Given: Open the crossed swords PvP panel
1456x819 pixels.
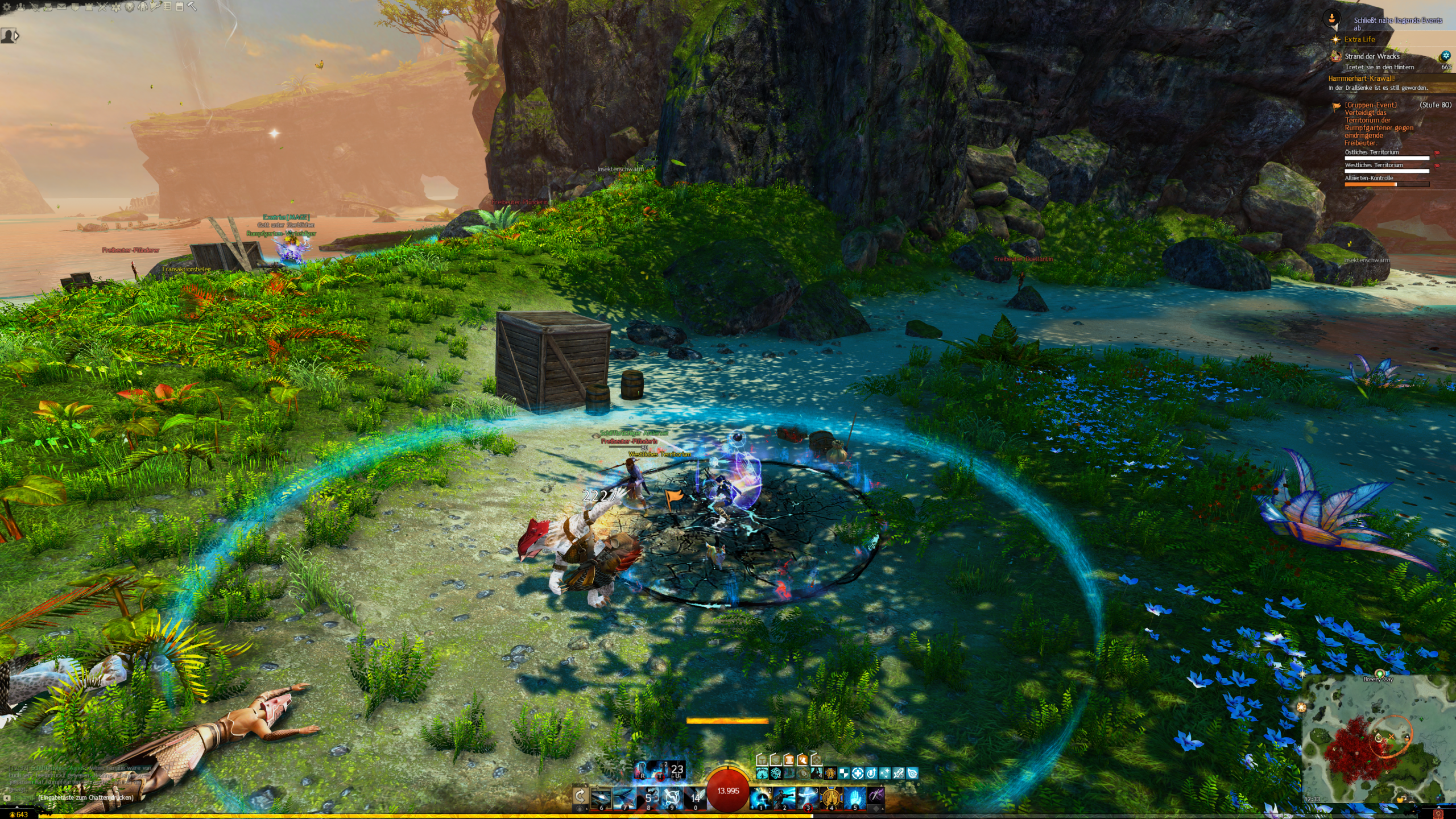Looking at the screenshot, I should point(102,7).
